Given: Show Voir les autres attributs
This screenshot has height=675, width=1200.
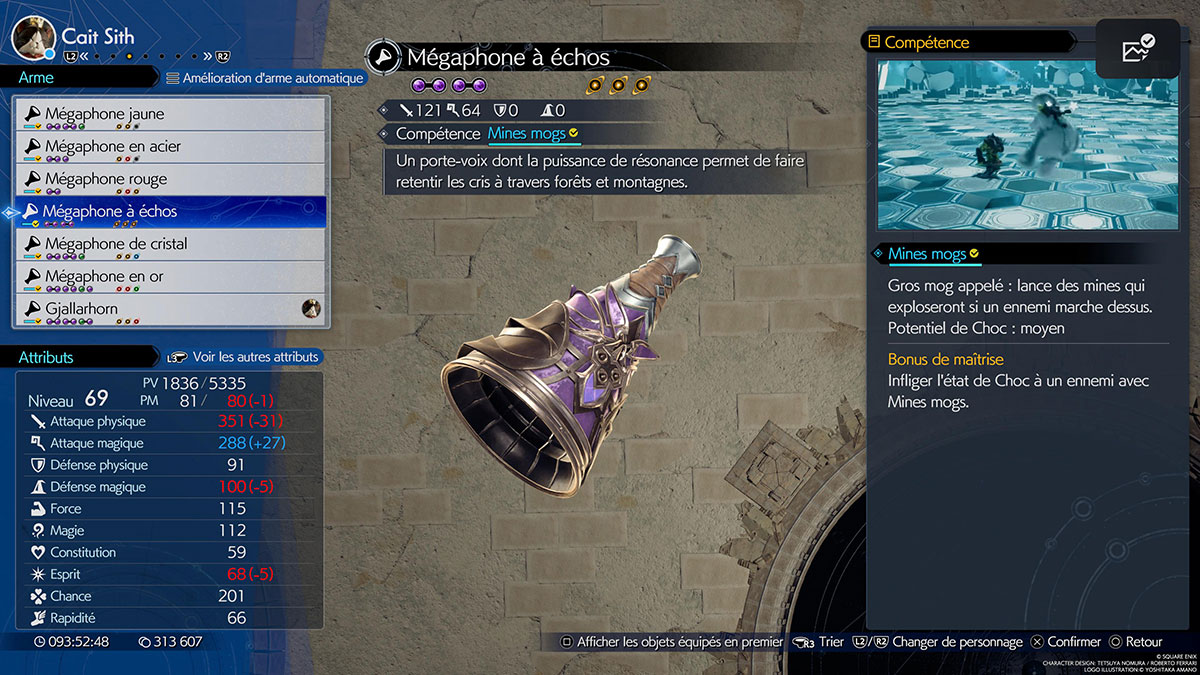Looking at the screenshot, I should pos(244,357).
